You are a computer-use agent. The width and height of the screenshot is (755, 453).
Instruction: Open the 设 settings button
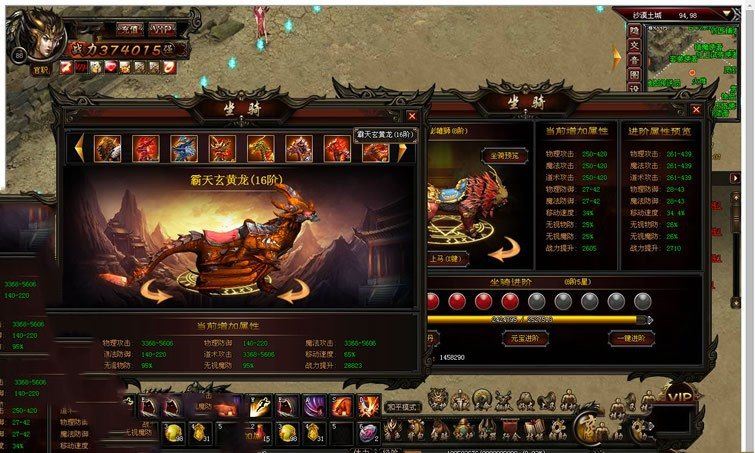tap(634, 88)
